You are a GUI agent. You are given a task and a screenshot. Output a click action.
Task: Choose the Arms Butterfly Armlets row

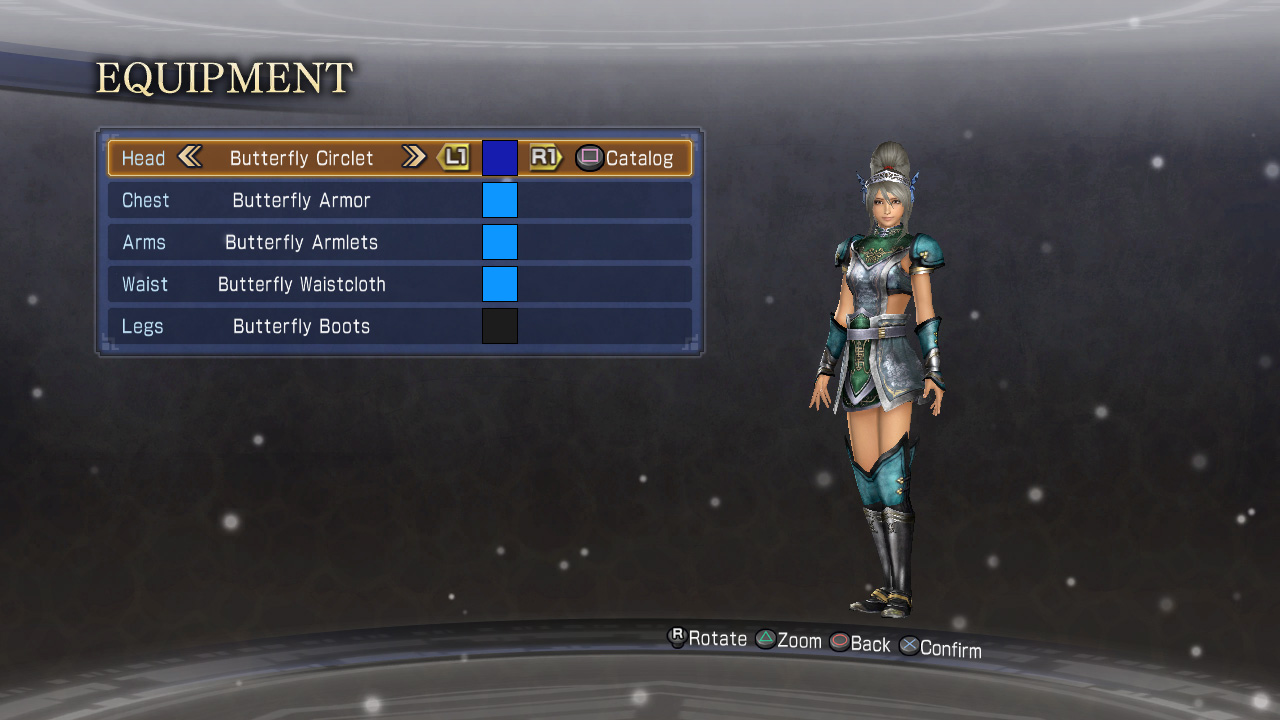301,242
